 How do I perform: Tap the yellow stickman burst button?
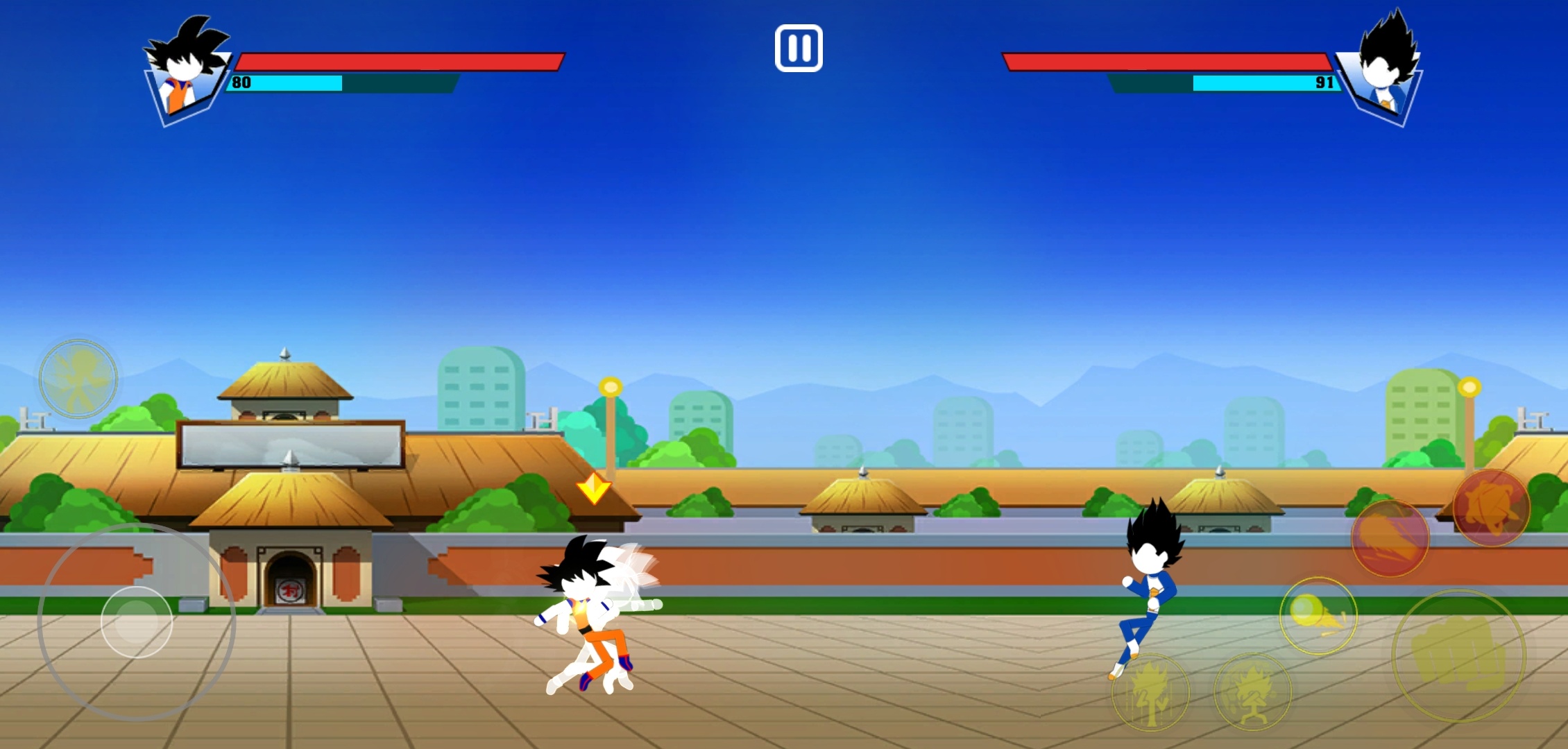point(78,379)
